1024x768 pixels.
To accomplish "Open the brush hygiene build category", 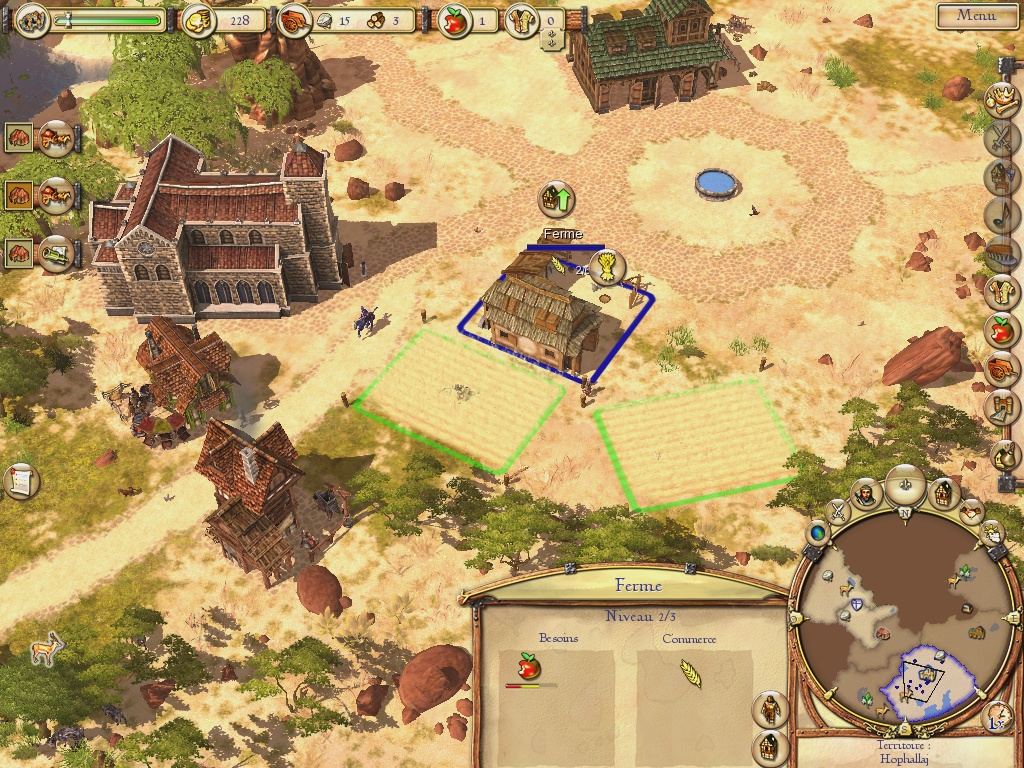I will [1000, 253].
